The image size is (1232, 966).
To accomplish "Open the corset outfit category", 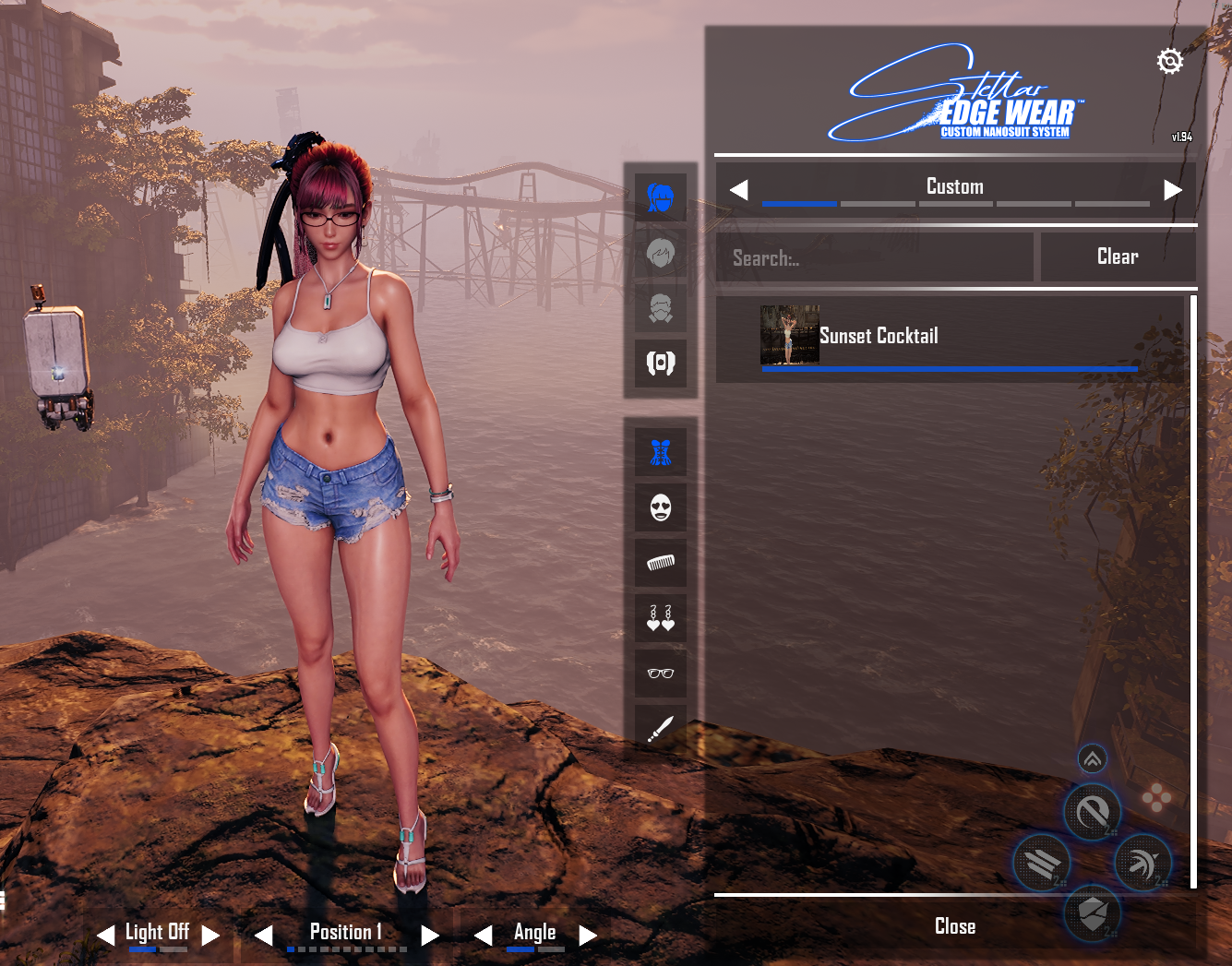I will pyautogui.click(x=661, y=452).
